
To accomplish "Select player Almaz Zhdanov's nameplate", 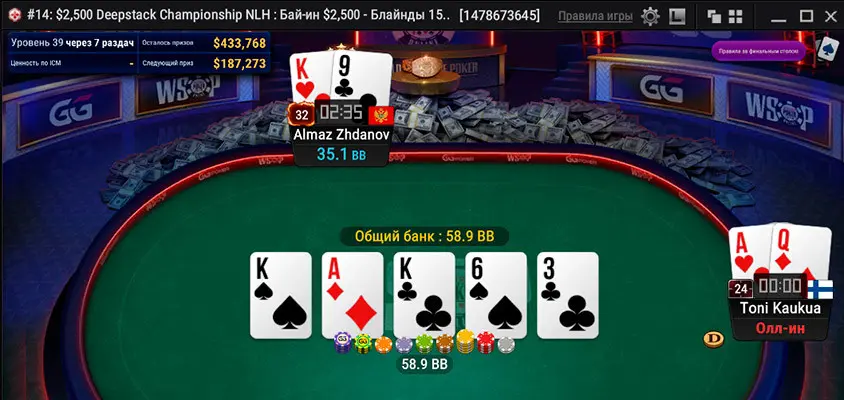I will coord(341,133).
